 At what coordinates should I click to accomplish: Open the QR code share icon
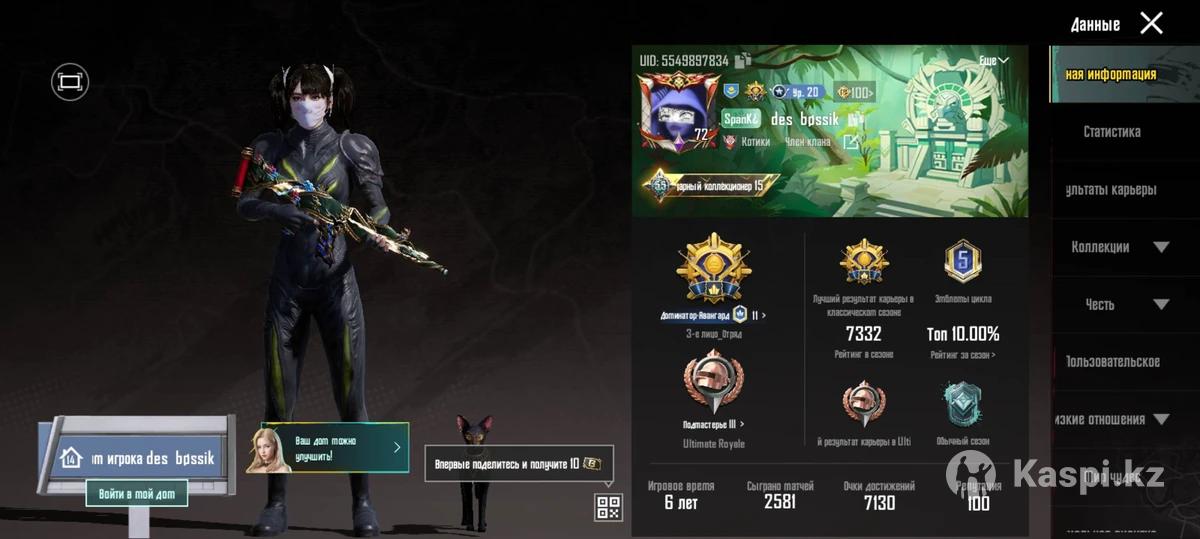(x=608, y=507)
